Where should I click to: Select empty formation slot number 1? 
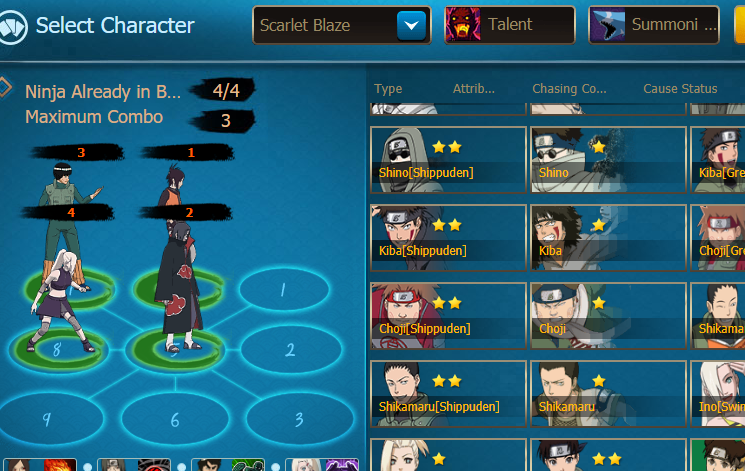point(283,291)
